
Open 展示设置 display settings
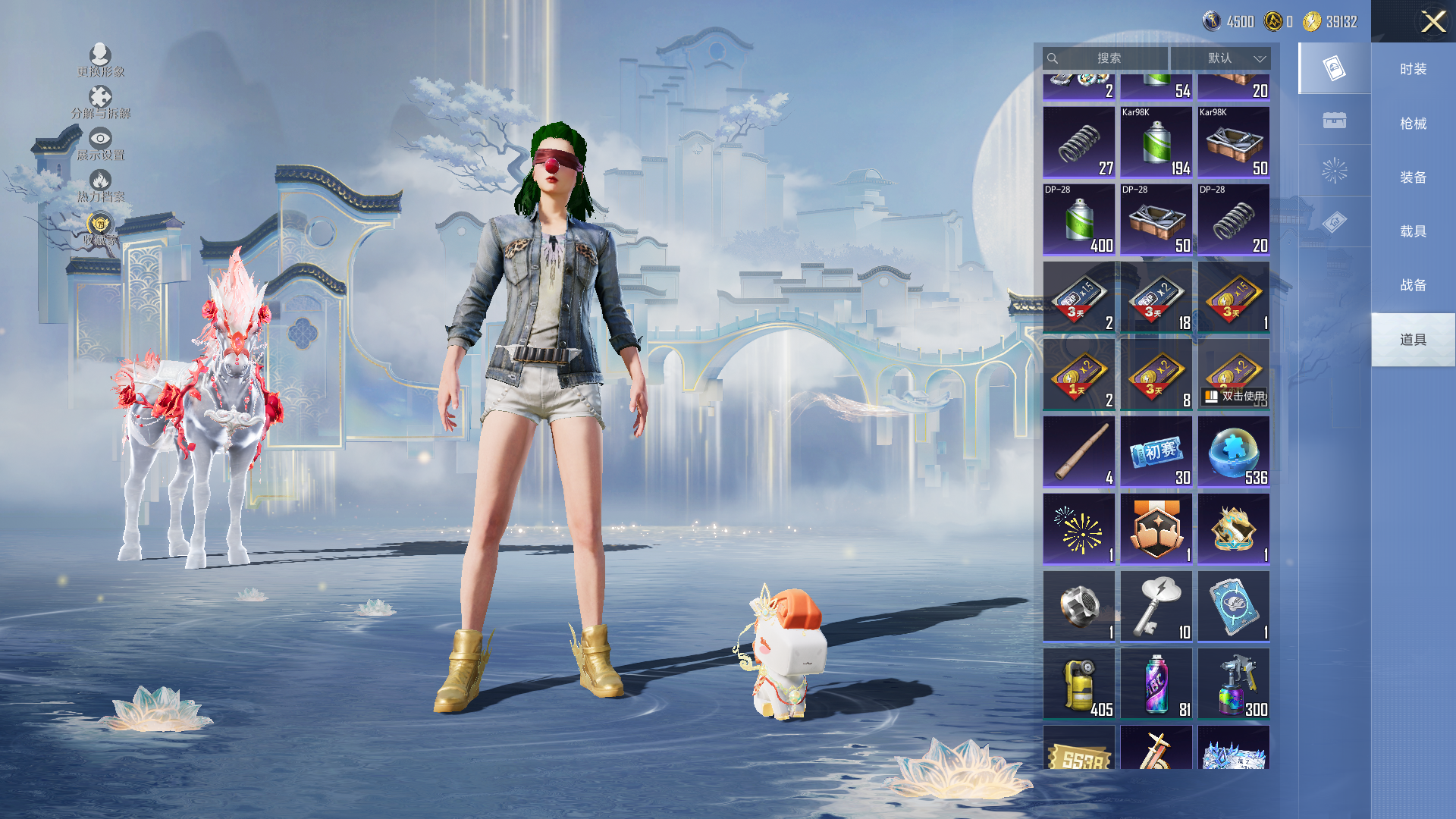point(100,143)
